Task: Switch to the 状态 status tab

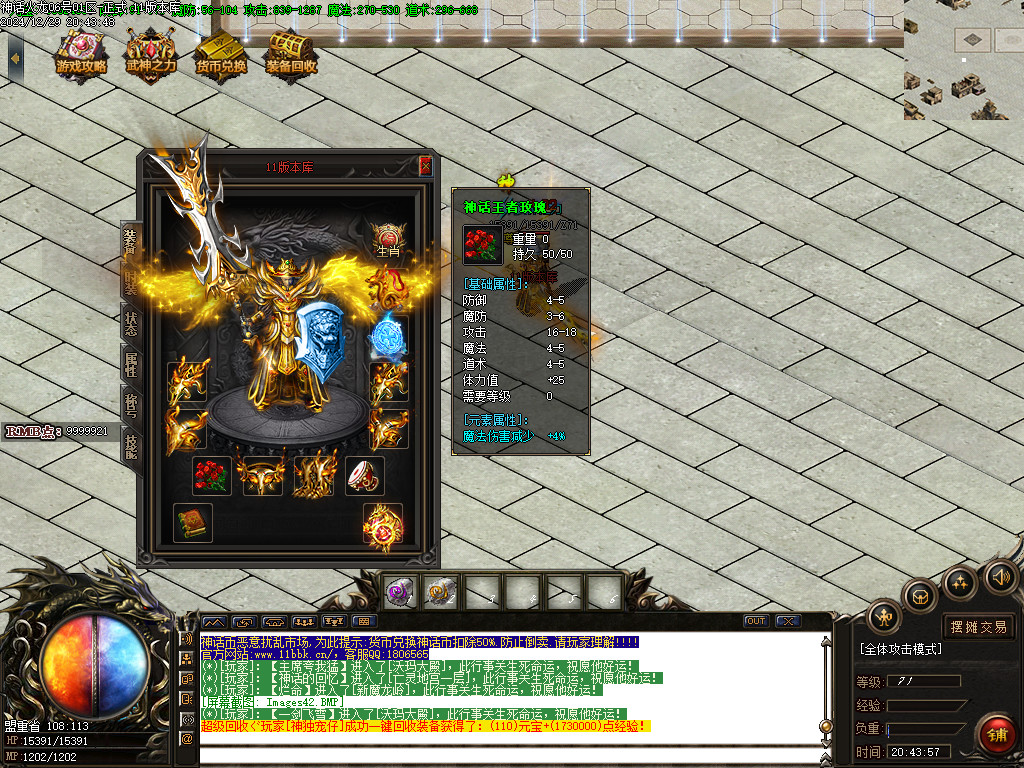Action: tap(130, 323)
